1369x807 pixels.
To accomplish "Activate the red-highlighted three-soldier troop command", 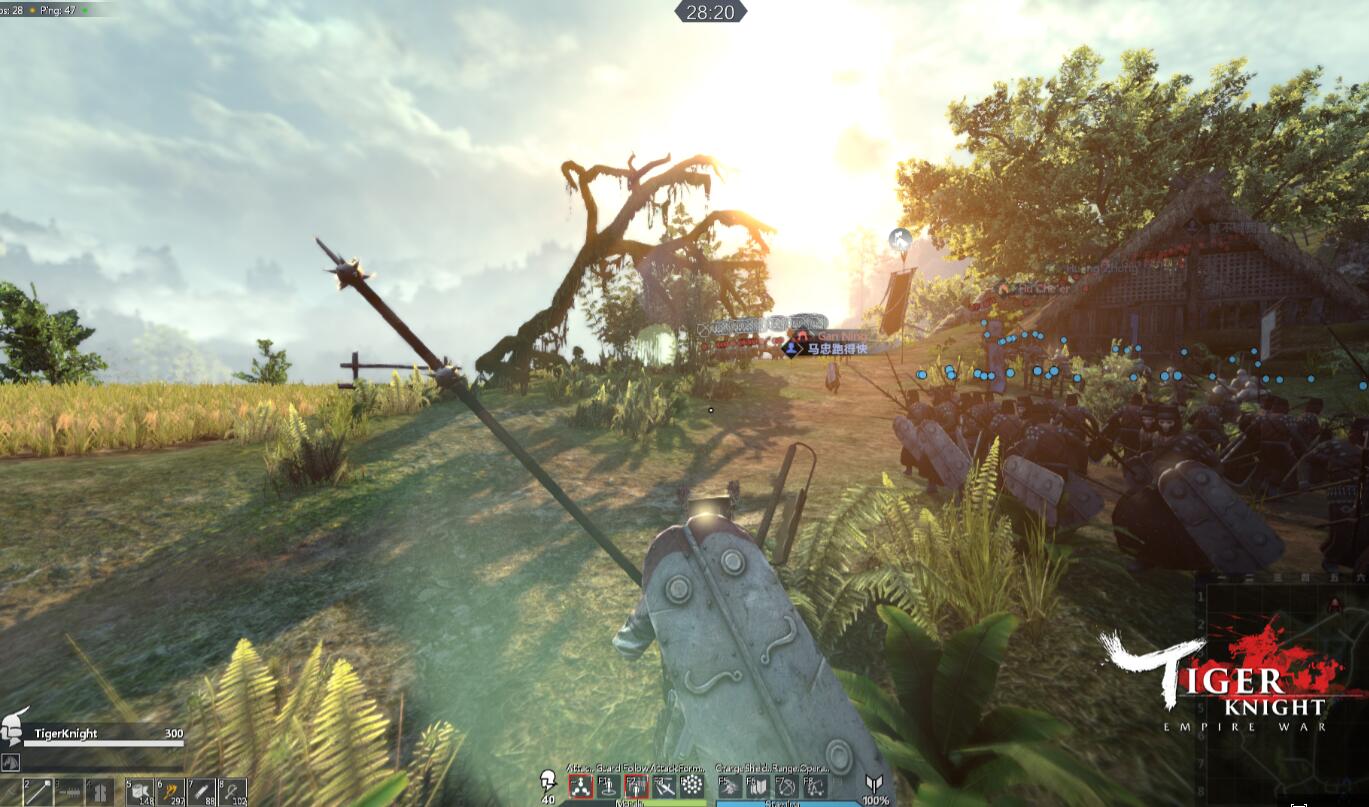I will pyautogui.click(x=580, y=786).
